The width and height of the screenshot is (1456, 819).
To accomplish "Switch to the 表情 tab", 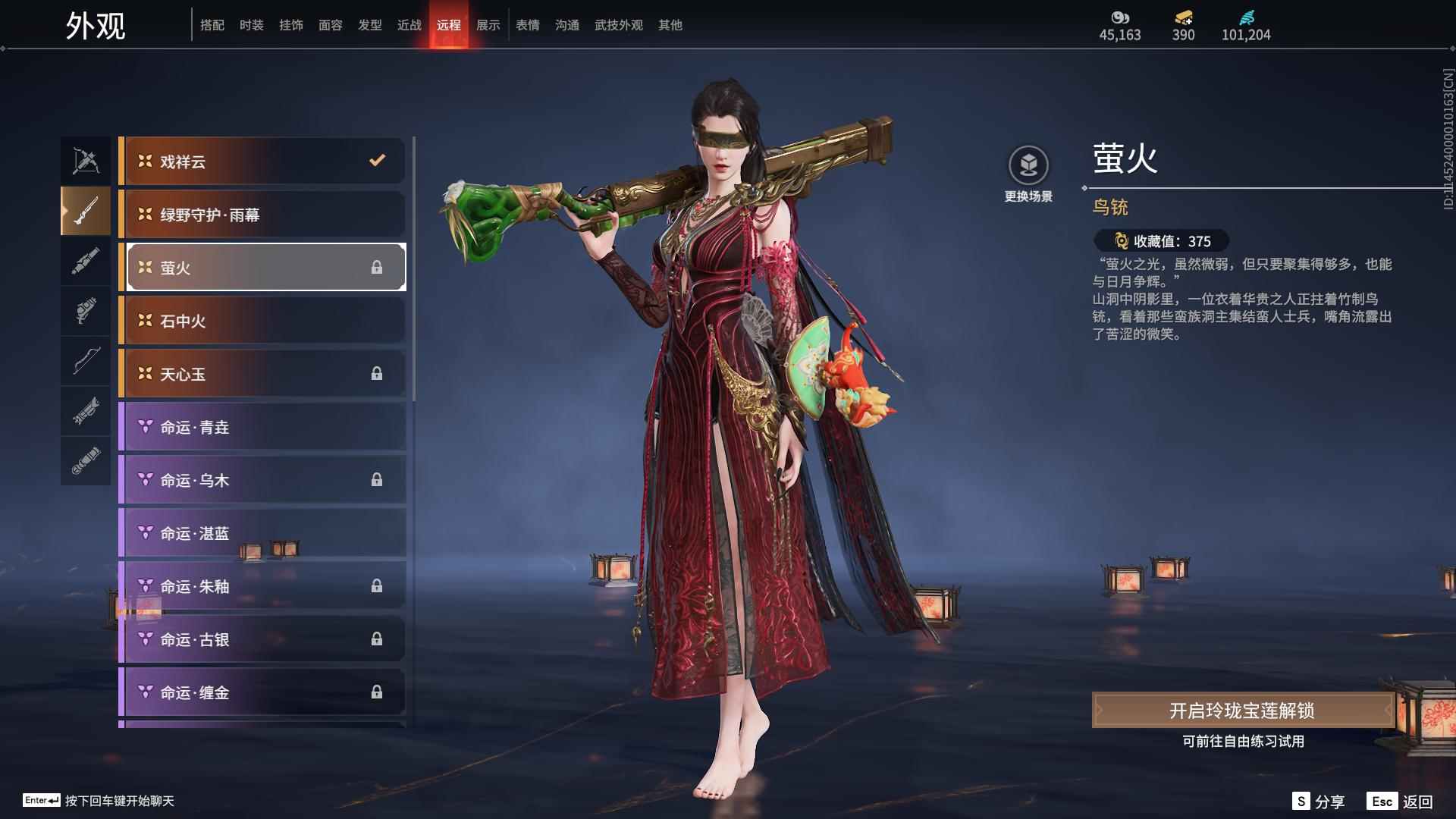I will pyautogui.click(x=527, y=24).
